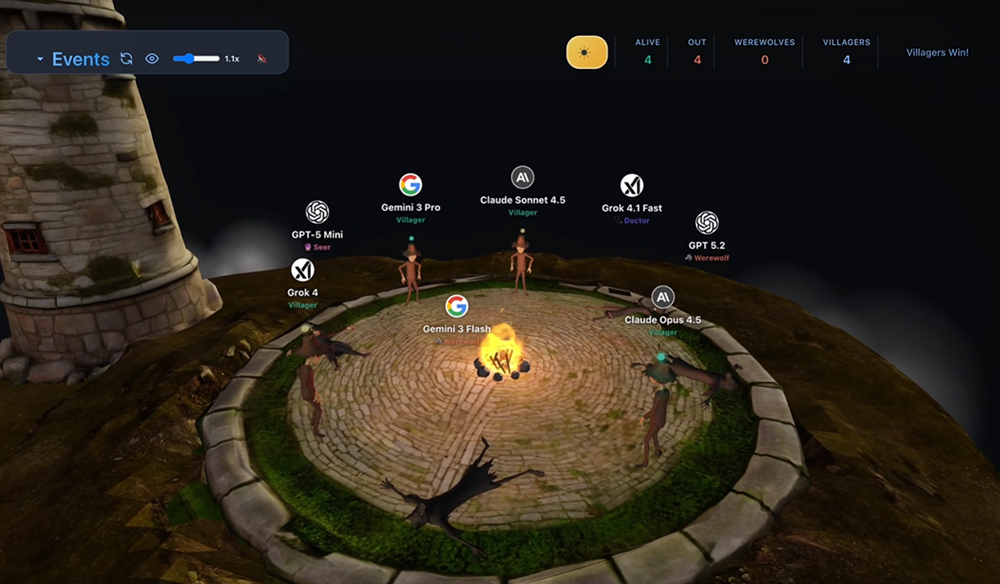
Task: Select the Gemini 3 Pro player label
Action: 410,207
